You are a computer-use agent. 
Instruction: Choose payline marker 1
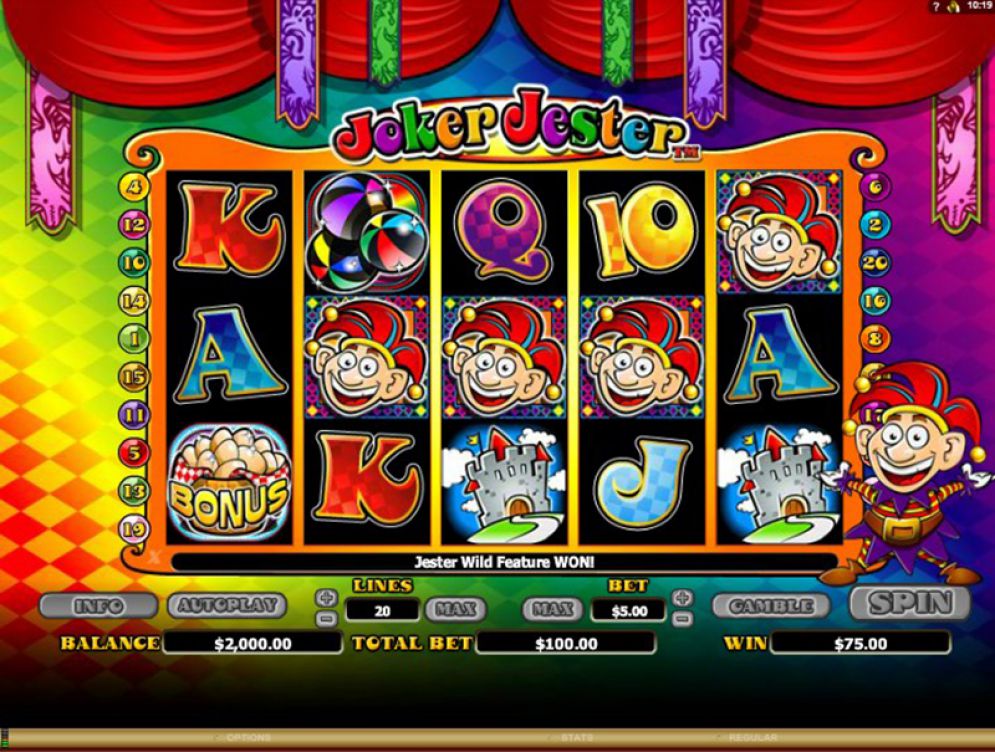point(134,339)
